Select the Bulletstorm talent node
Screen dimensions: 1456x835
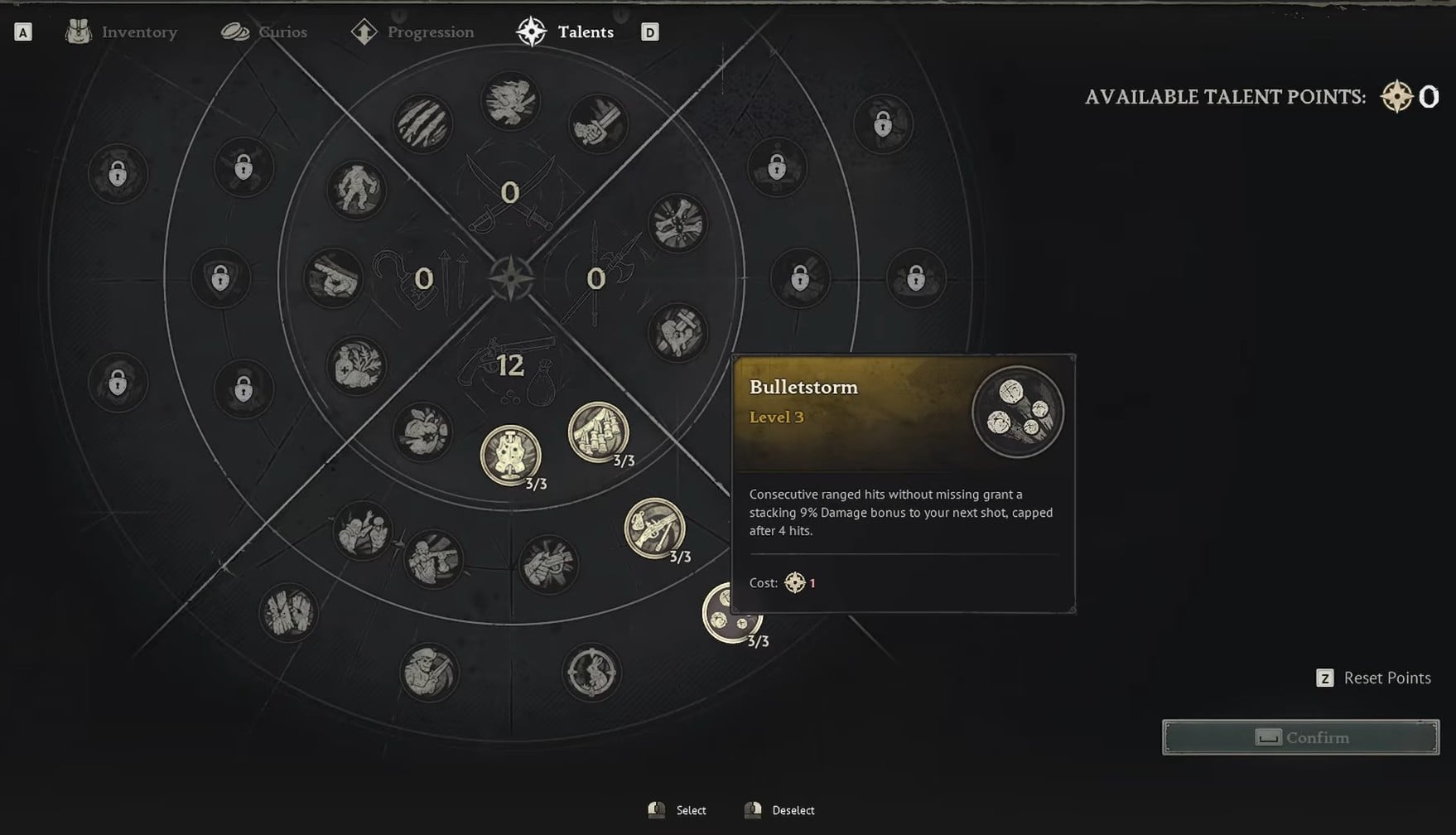coord(730,614)
